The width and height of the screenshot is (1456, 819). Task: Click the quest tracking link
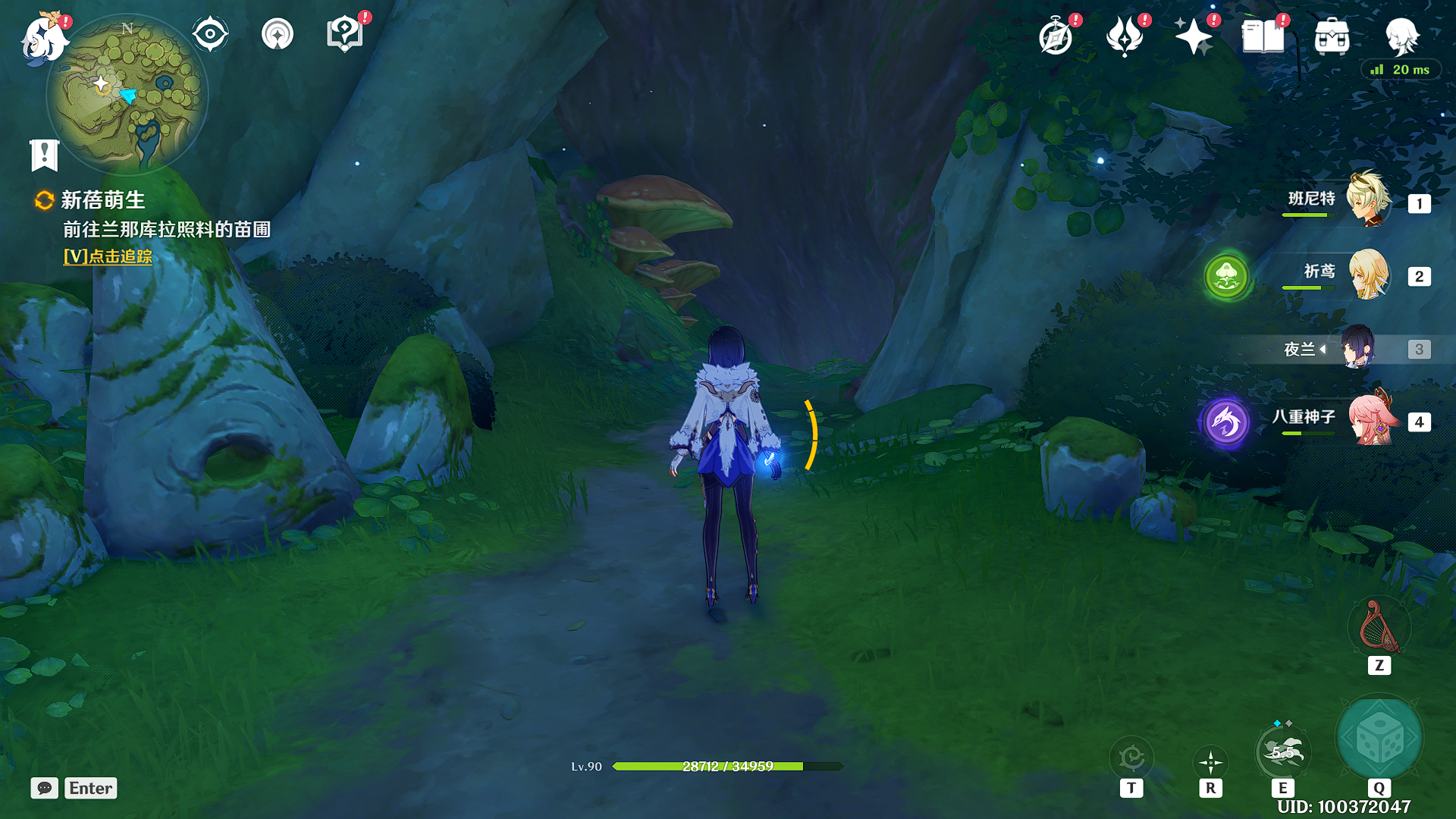coord(108,256)
